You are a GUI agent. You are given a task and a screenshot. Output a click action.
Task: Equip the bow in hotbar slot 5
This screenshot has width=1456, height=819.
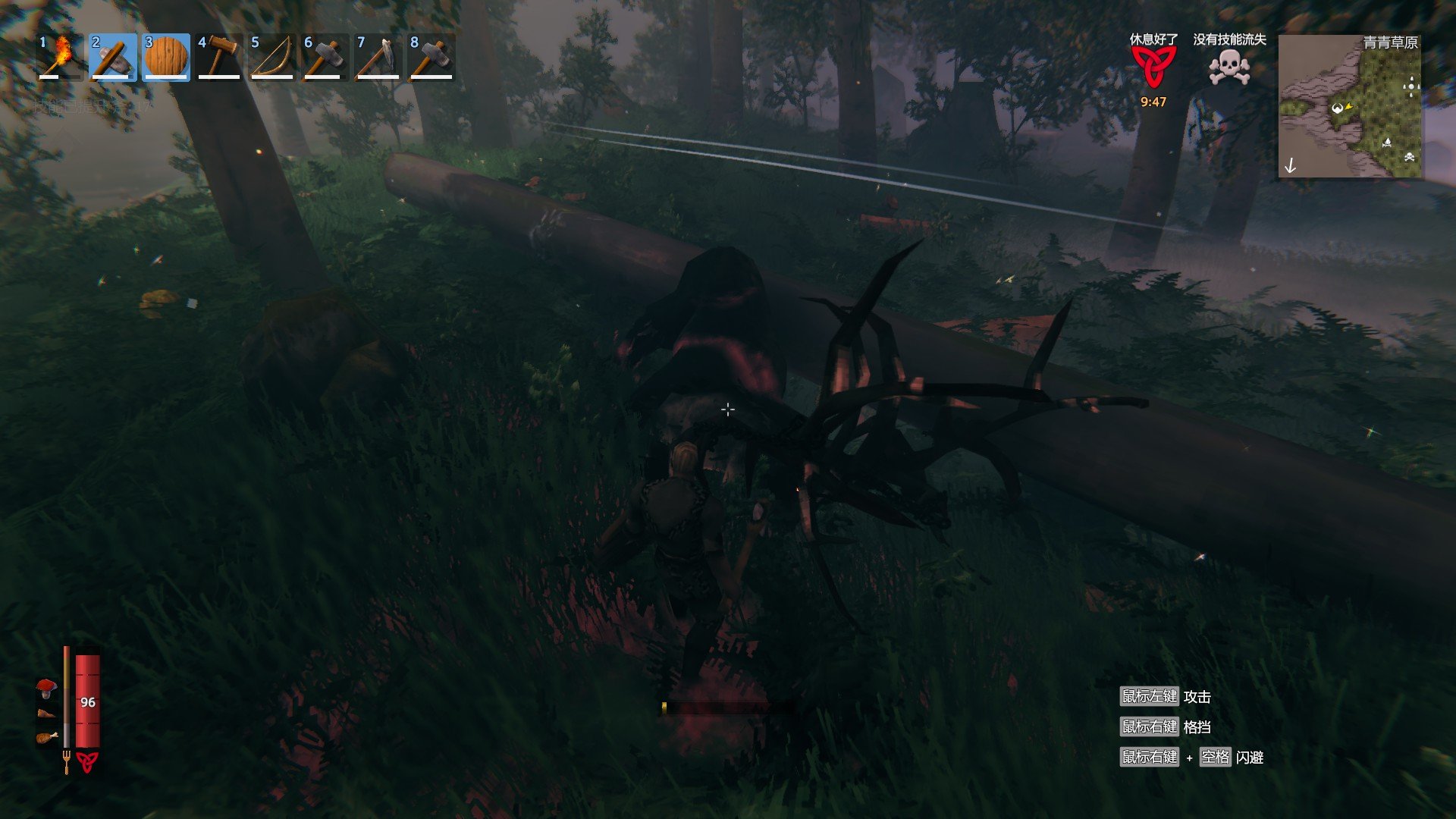[x=271, y=57]
